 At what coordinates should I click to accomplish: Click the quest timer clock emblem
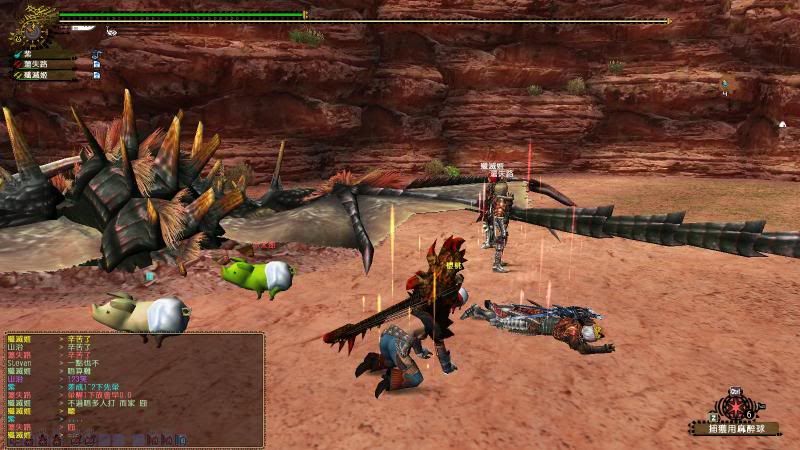(33, 24)
